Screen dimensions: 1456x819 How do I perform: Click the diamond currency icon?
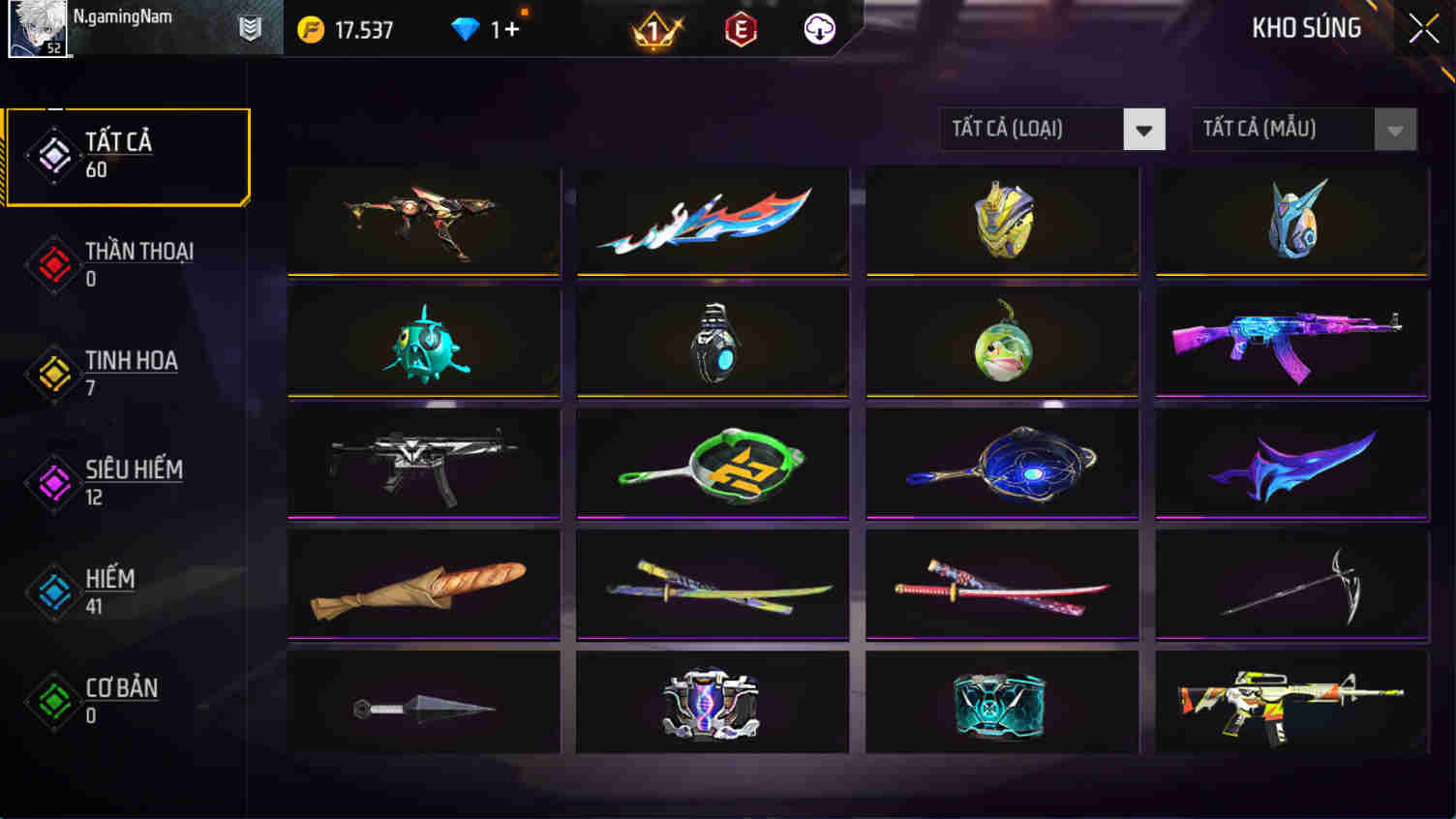[469, 28]
